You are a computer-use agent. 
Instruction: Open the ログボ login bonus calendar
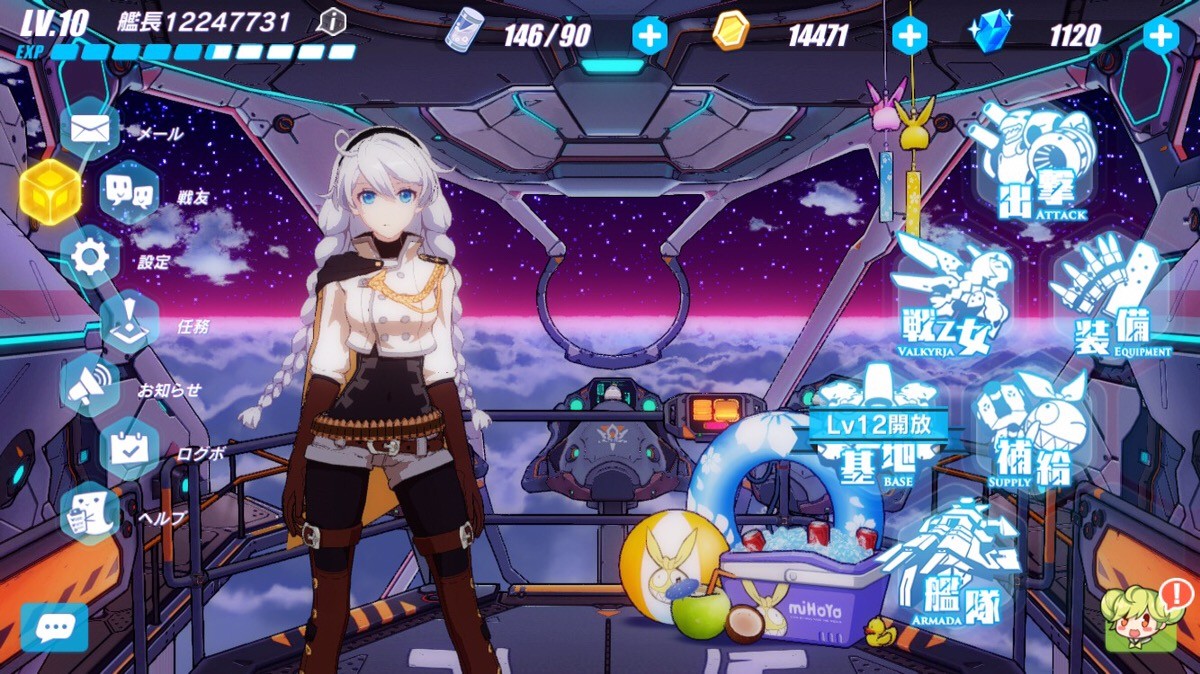pos(130,450)
